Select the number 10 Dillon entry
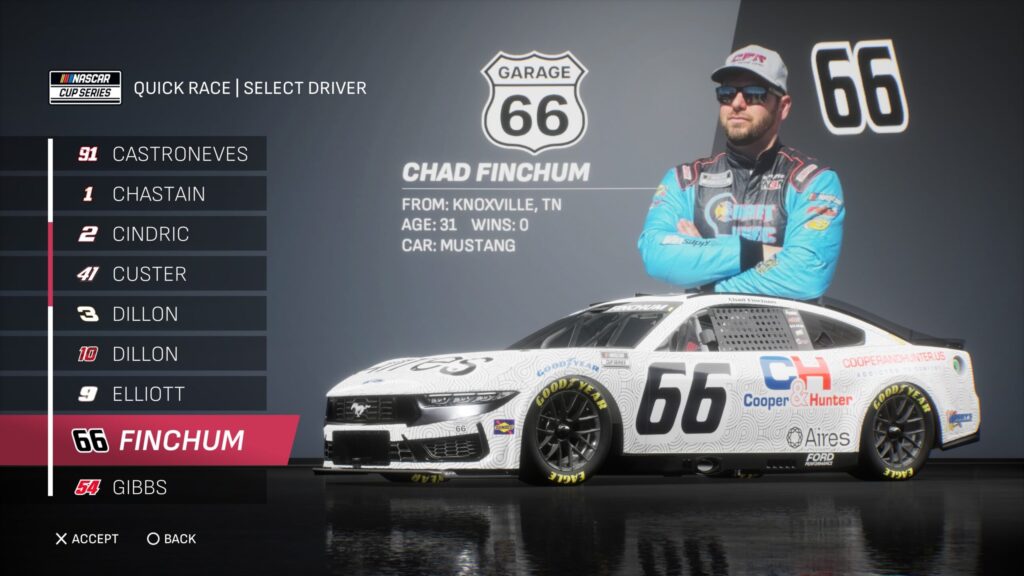This screenshot has height=576, width=1024. click(160, 354)
